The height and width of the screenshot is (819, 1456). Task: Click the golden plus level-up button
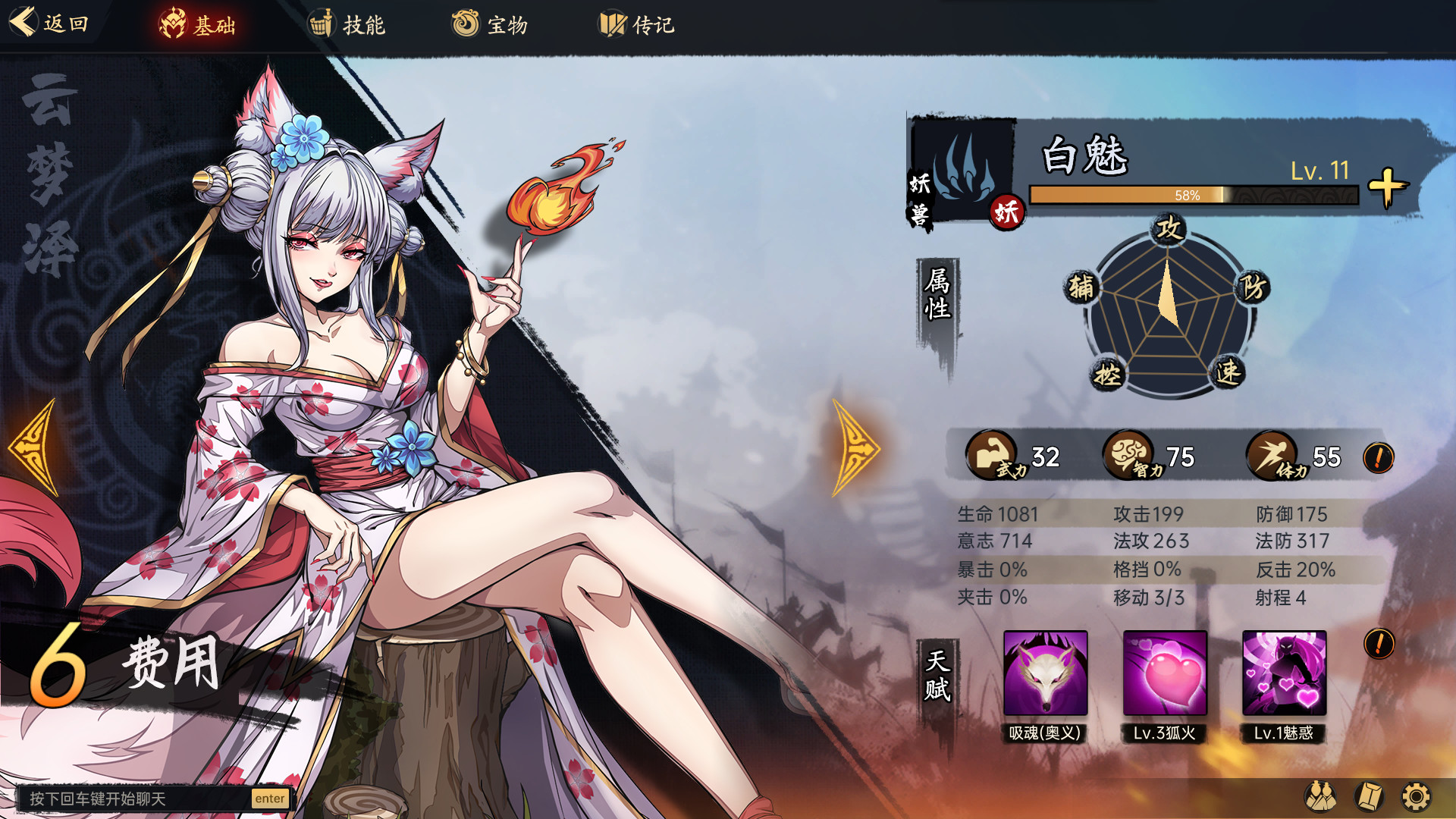pos(1387,187)
